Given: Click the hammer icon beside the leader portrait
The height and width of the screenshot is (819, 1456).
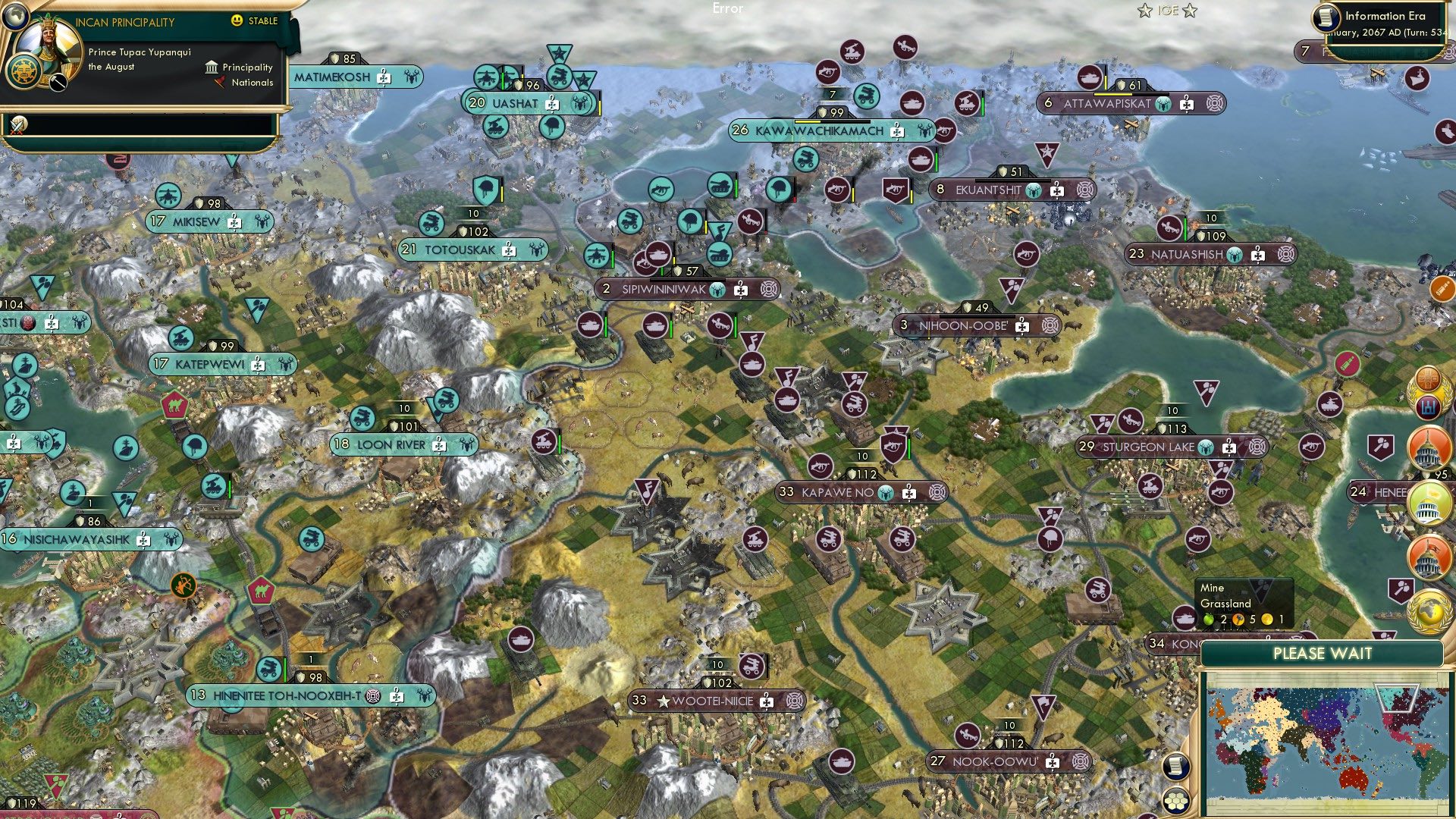Looking at the screenshot, I should tap(58, 82).
